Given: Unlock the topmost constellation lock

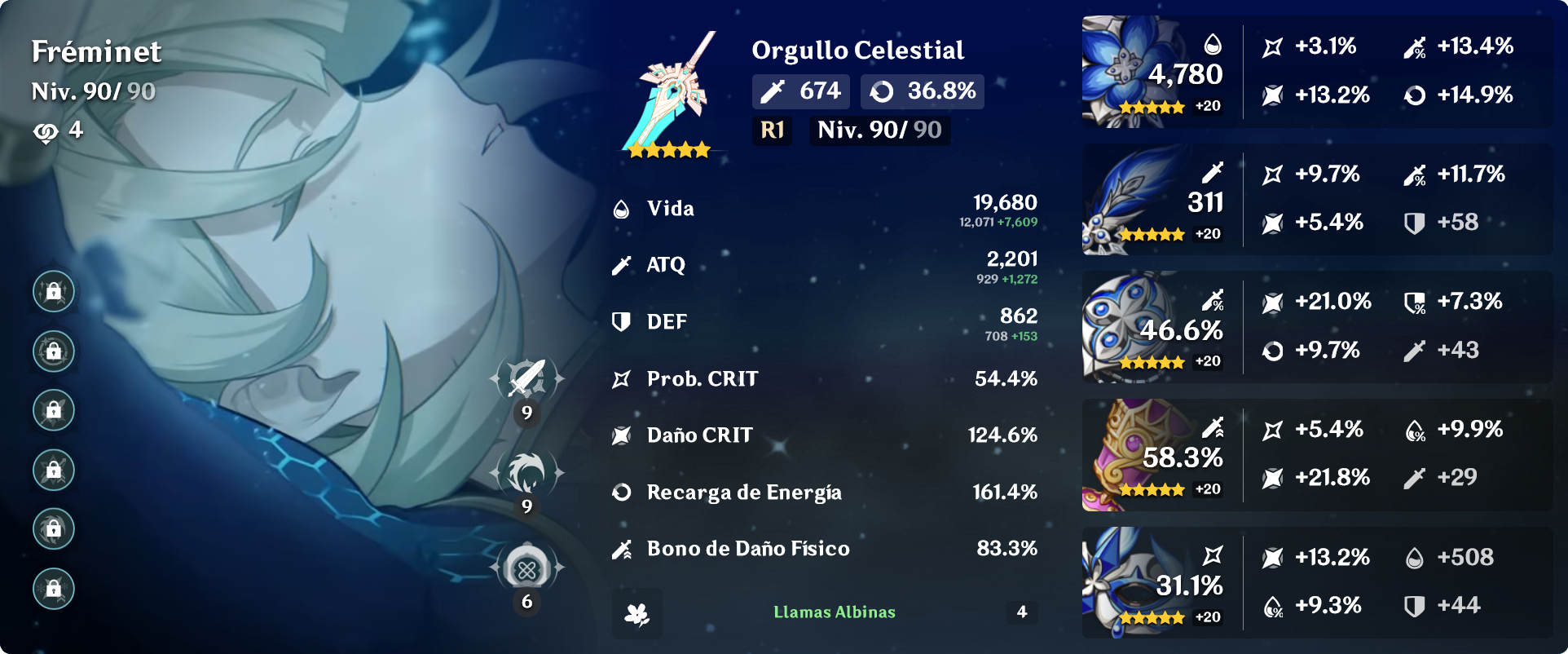Looking at the screenshot, I should pos(52,290).
